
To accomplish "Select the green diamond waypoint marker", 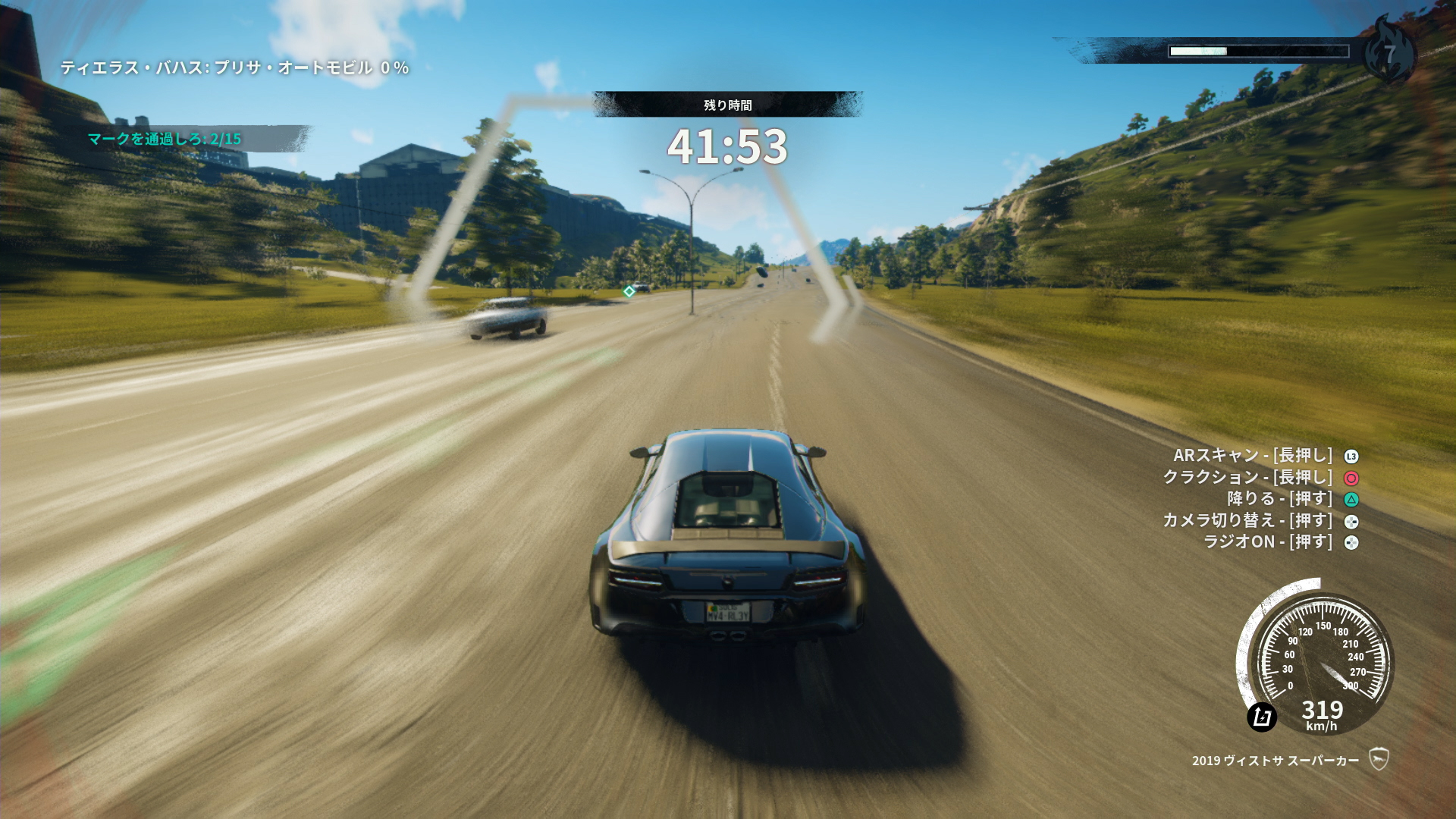I will (629, 291).
